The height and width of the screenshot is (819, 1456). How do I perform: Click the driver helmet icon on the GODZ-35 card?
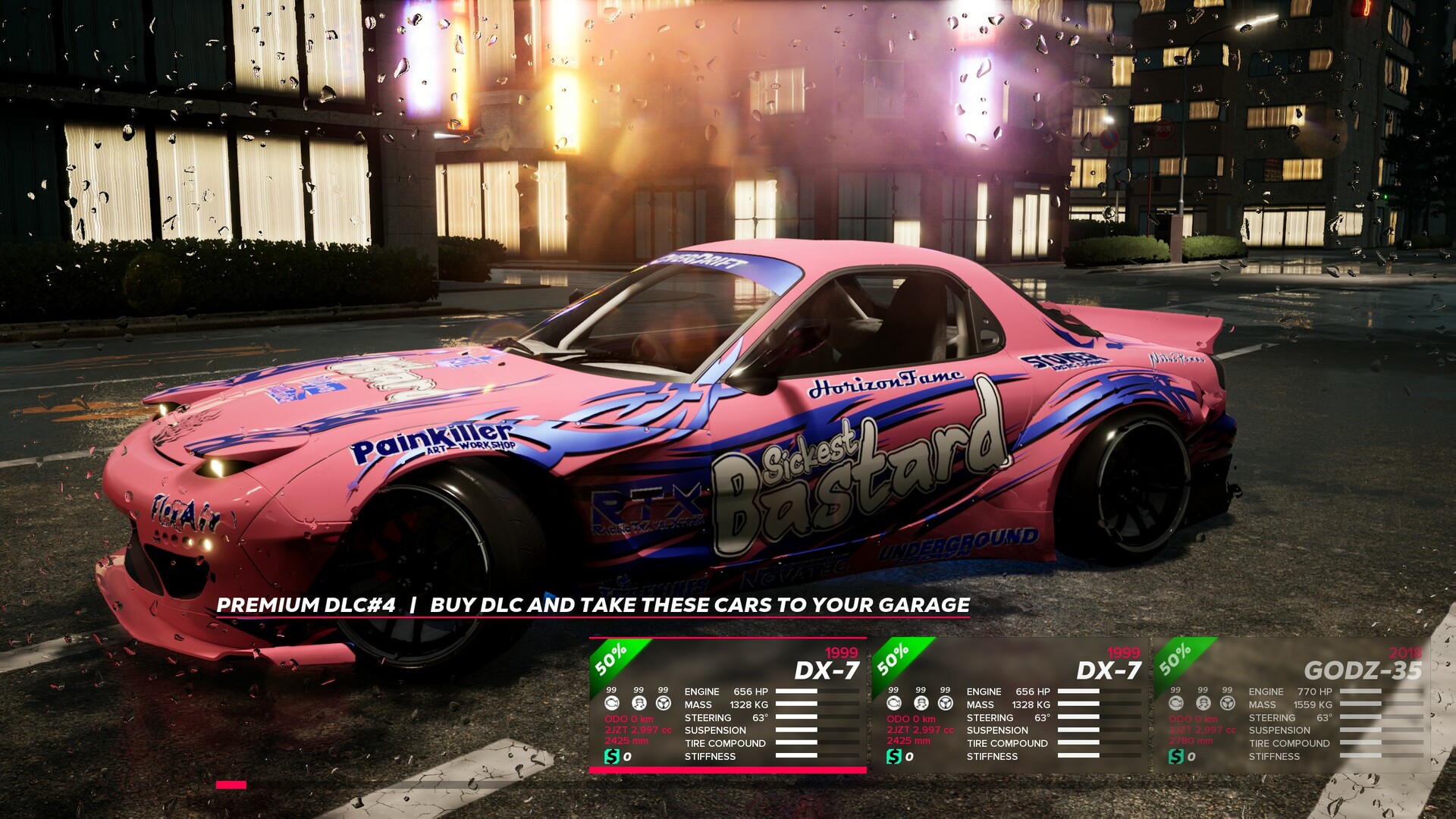point(1203,704)
